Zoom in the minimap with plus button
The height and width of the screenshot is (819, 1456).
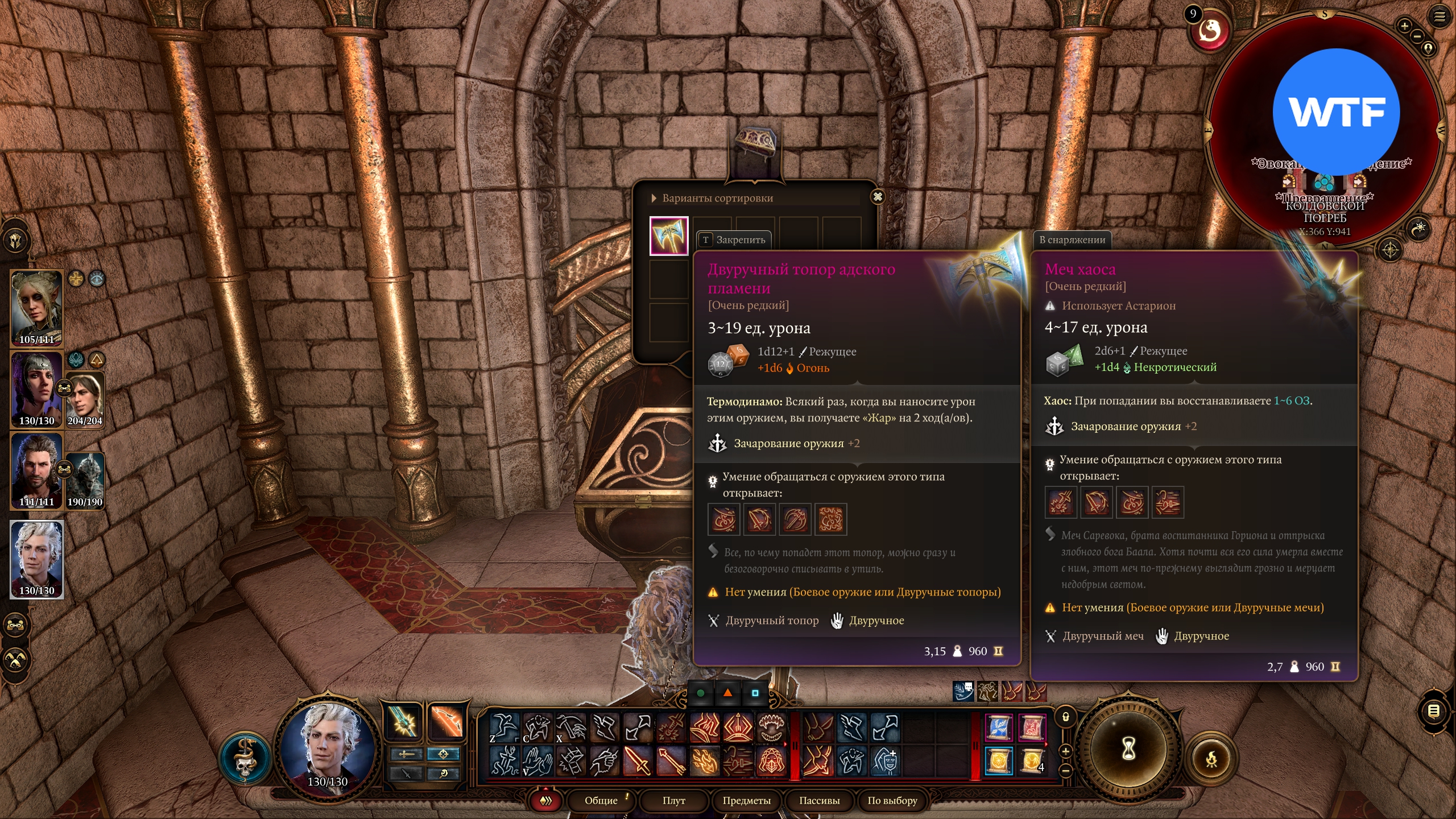(x=1404, y=26)
